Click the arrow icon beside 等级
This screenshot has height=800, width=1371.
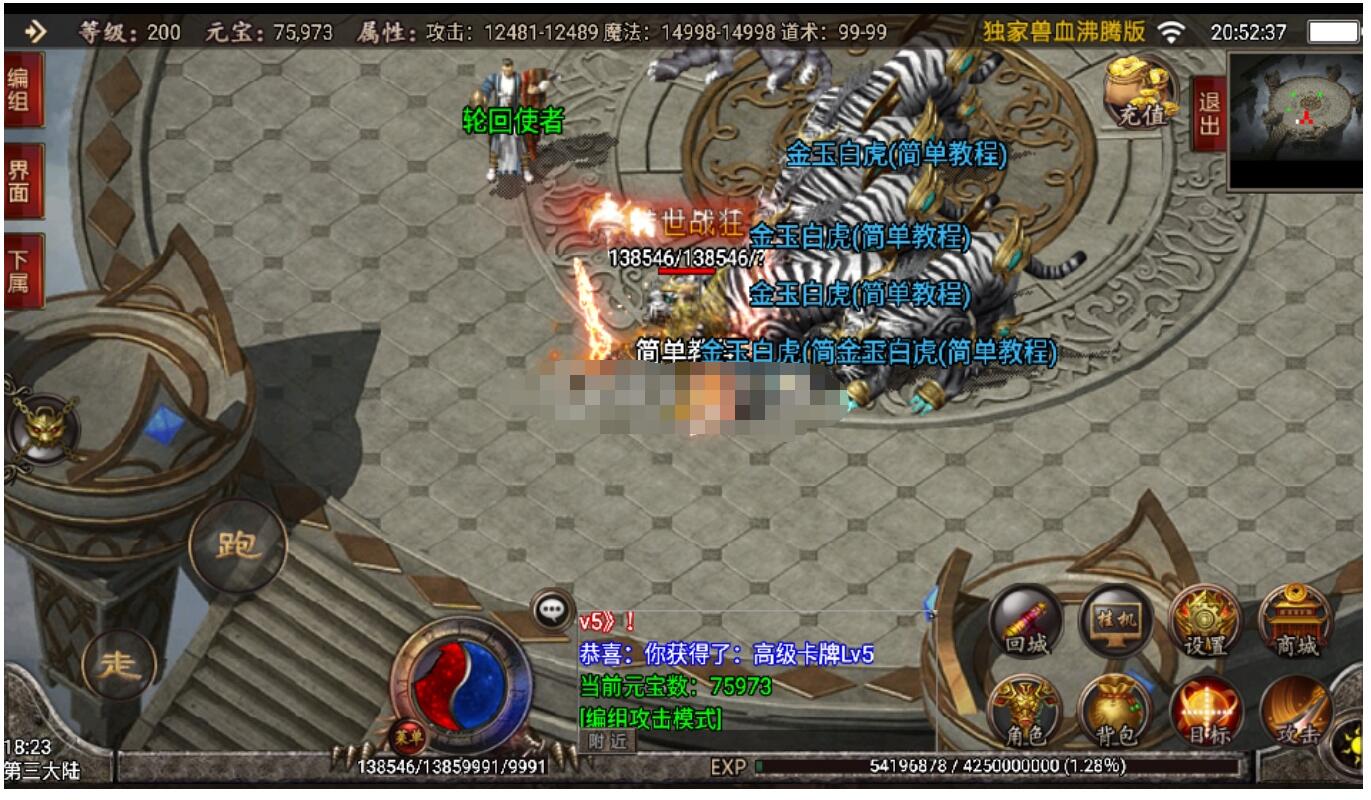click(36, 32)
